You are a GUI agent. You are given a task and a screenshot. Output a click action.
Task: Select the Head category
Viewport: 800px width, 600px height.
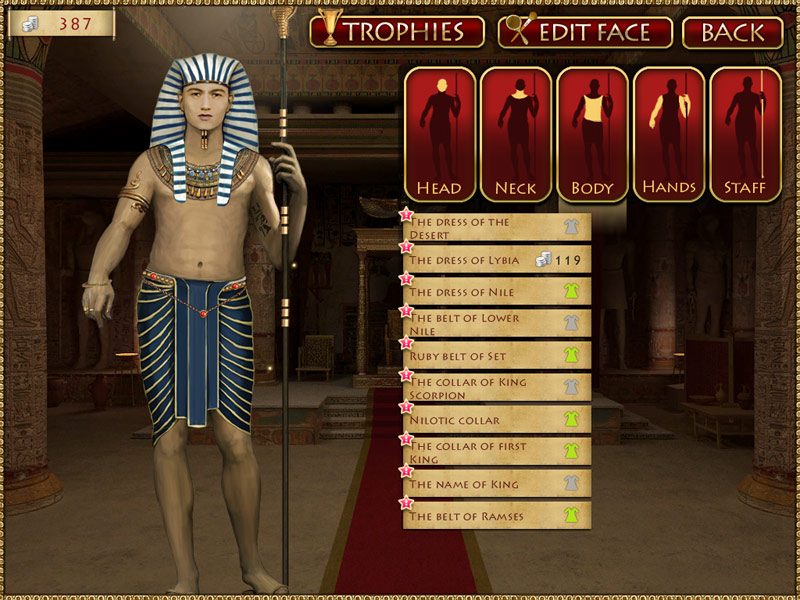[x=440, y=135]
